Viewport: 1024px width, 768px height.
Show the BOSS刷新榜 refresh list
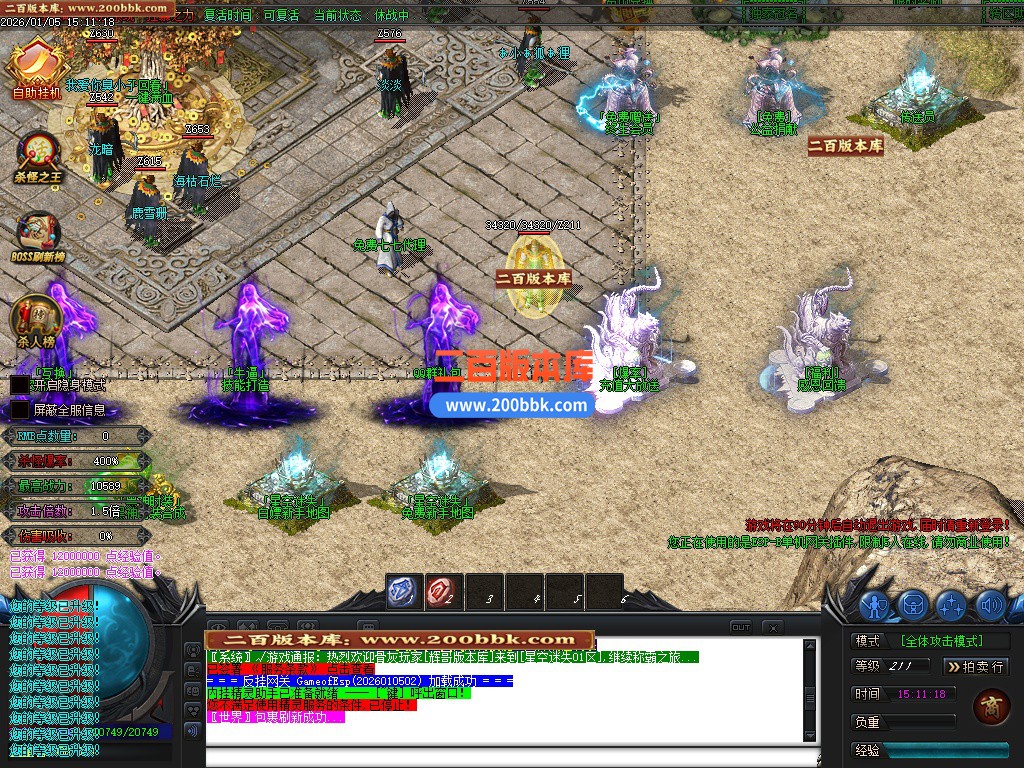[37, 236]
